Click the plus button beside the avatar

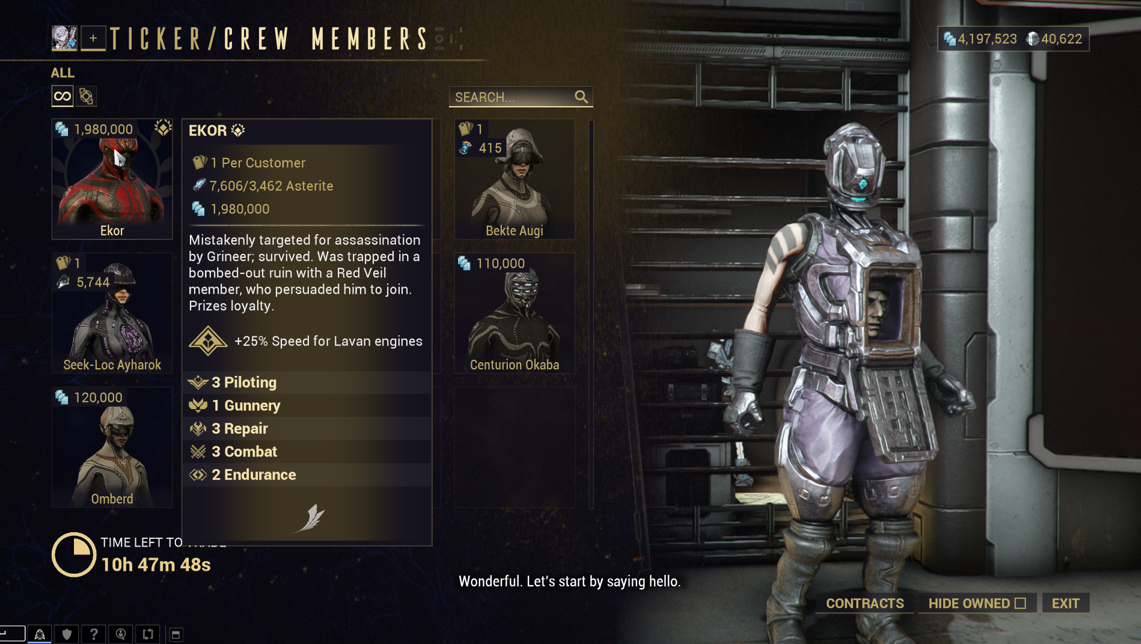click(x=93, y=38)
